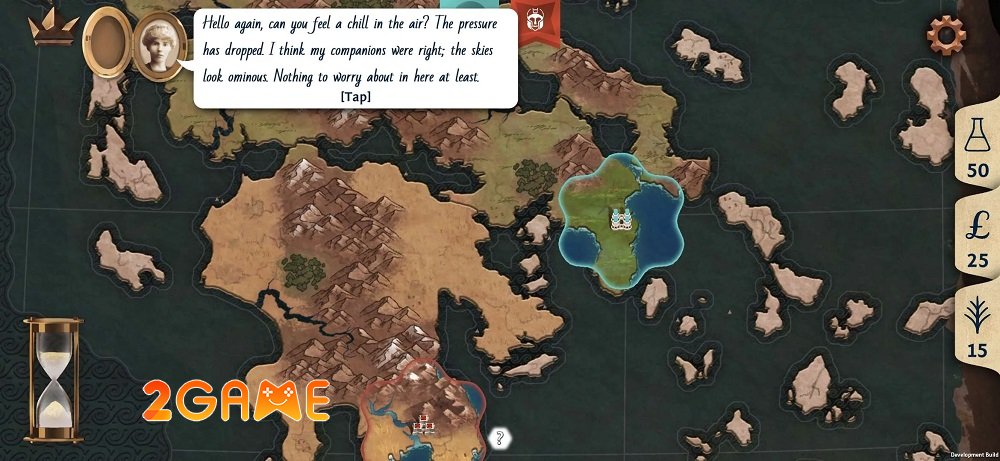
Task: Select the woman's portrait medallion
Action: (161, 46)
